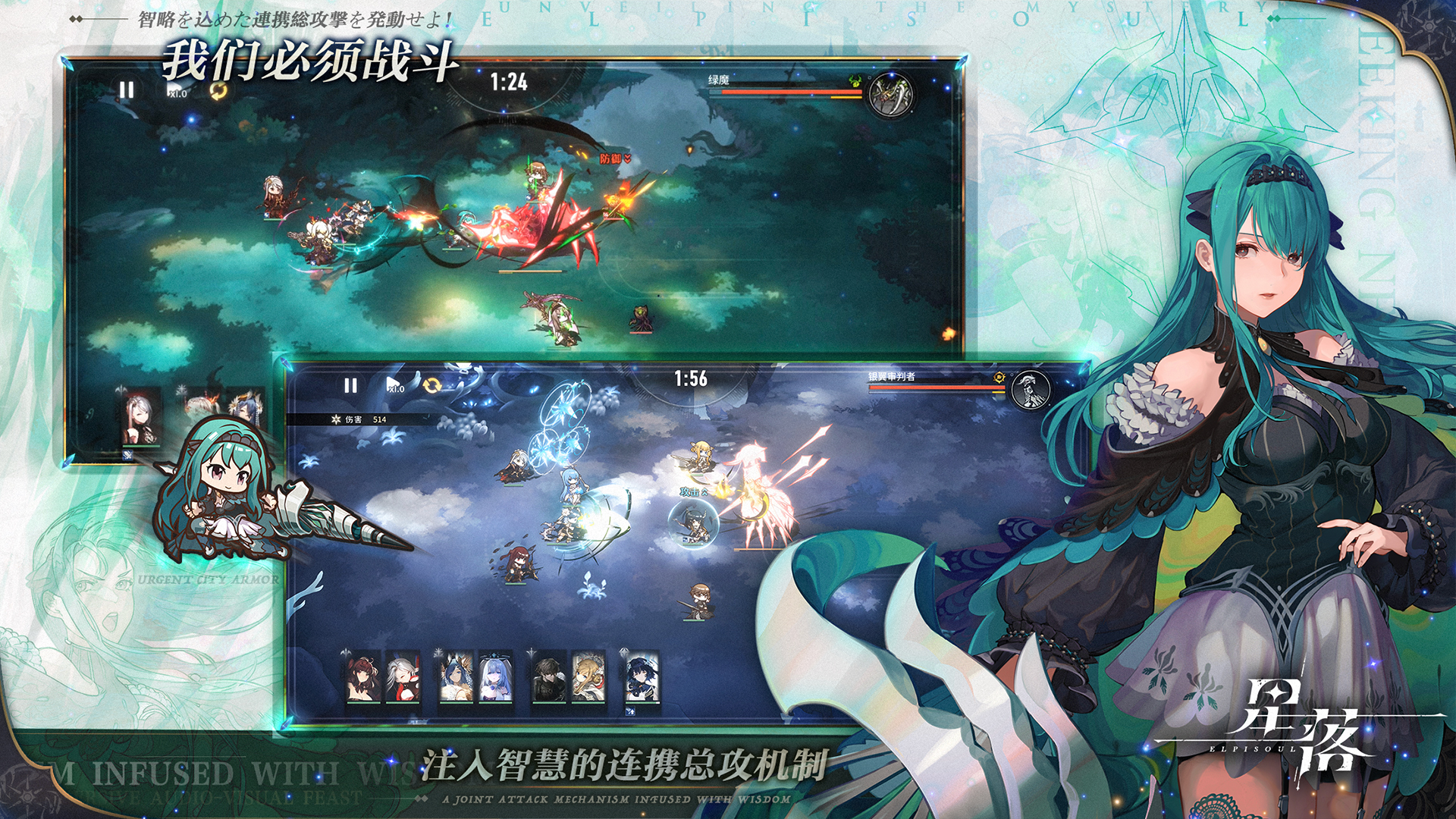Click the 绿魔 boss health bar
The height and width of the screenshot is (819, 1456).
click(x=789, y=91)
